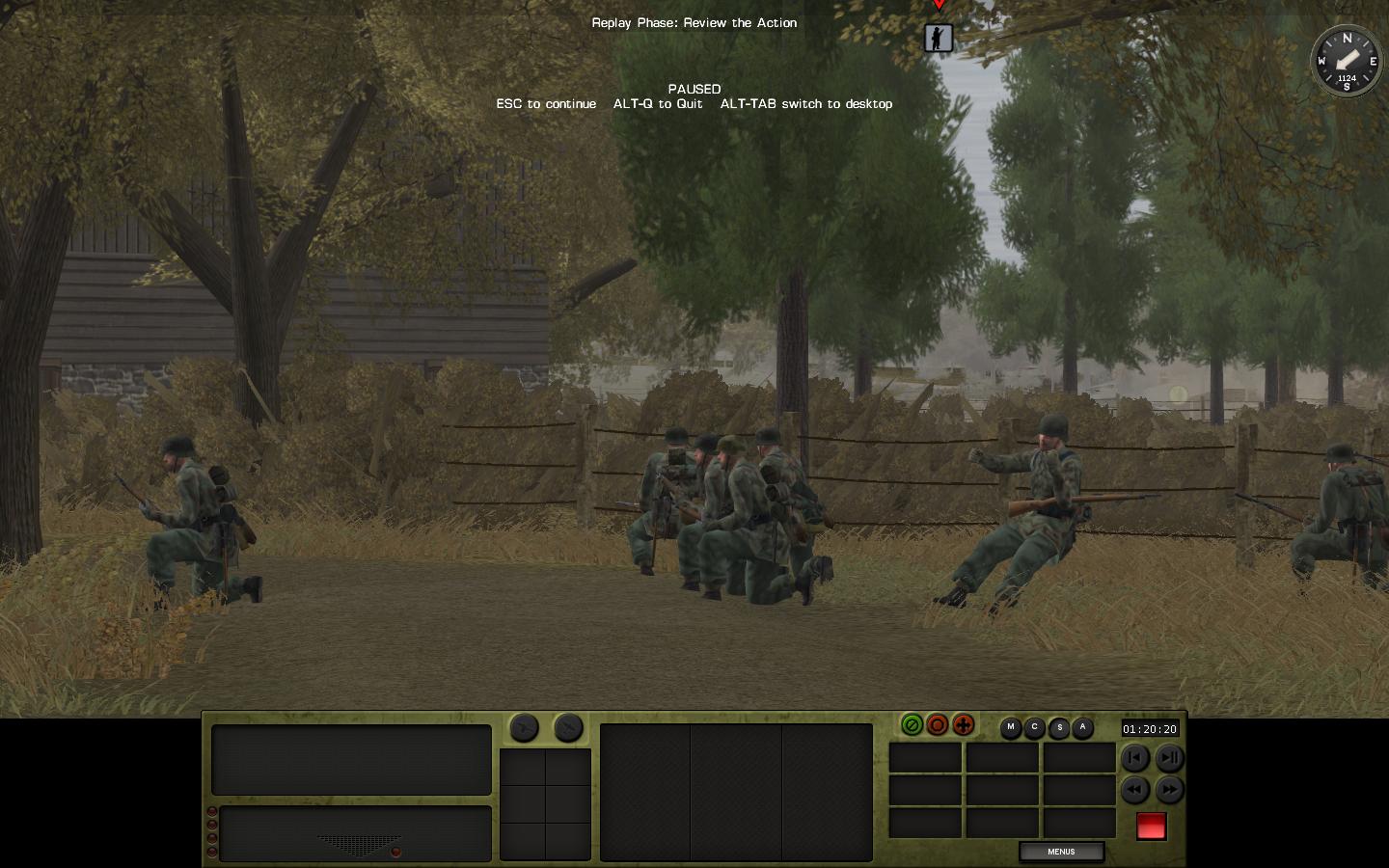1389x868 pixels.
Task: Toggle the C combat command group
Action: pyautogui.click(x=1035, y=729)
